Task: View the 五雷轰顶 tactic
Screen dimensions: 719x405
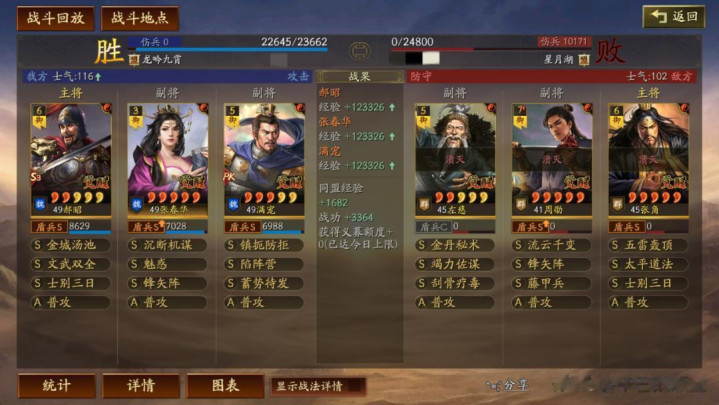Action: [648, 245]
